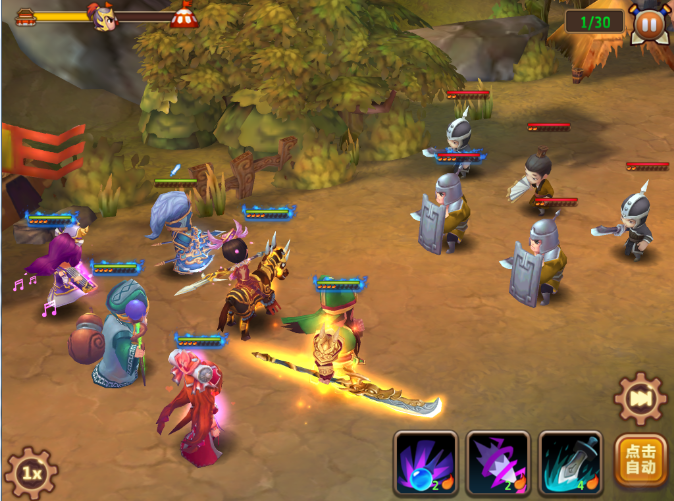Click the fast-forward skip gear button
The image size is (674, 501).
point(639,397)
